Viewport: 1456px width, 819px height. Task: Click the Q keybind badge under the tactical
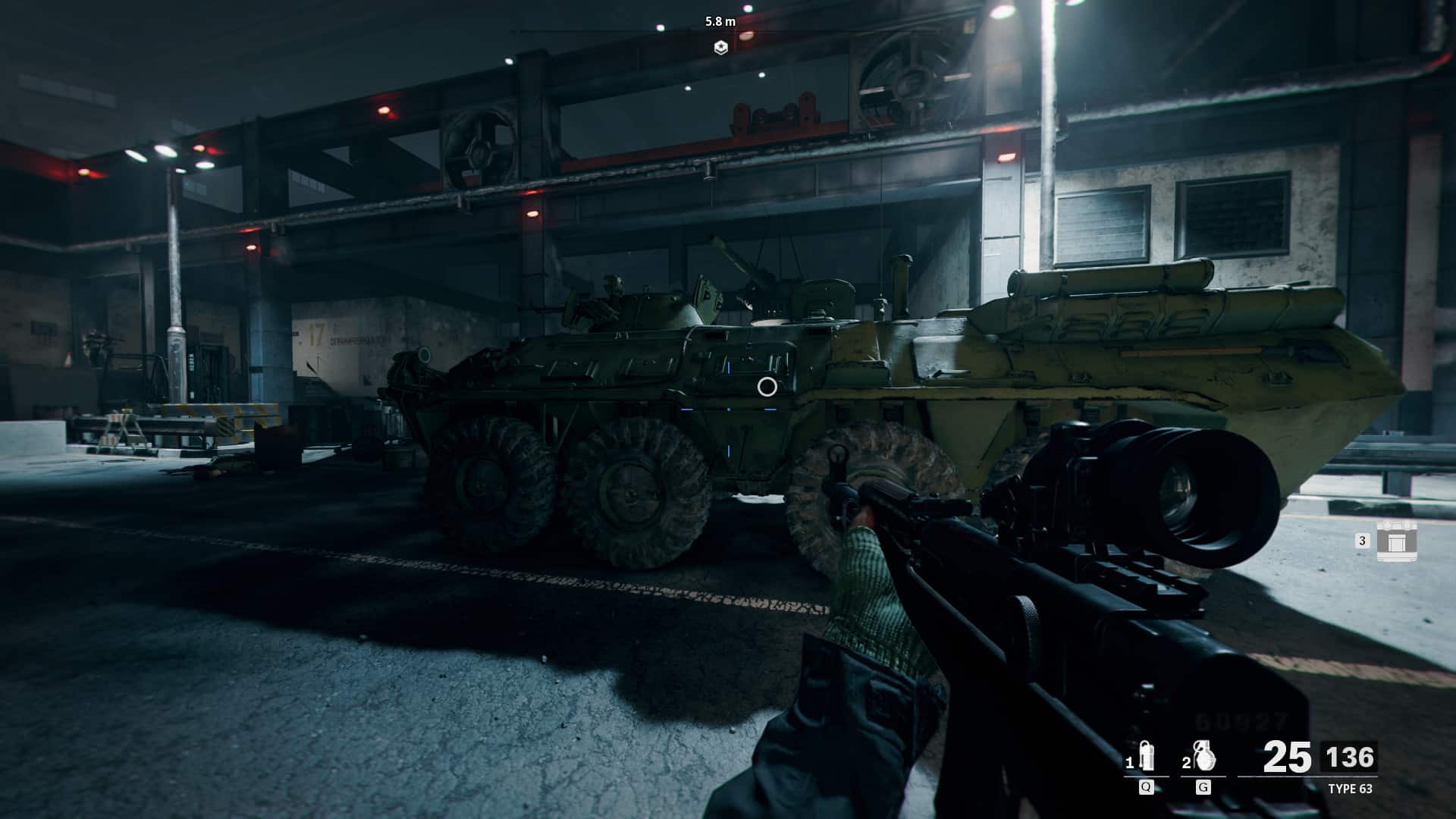tap(1146, 787)
